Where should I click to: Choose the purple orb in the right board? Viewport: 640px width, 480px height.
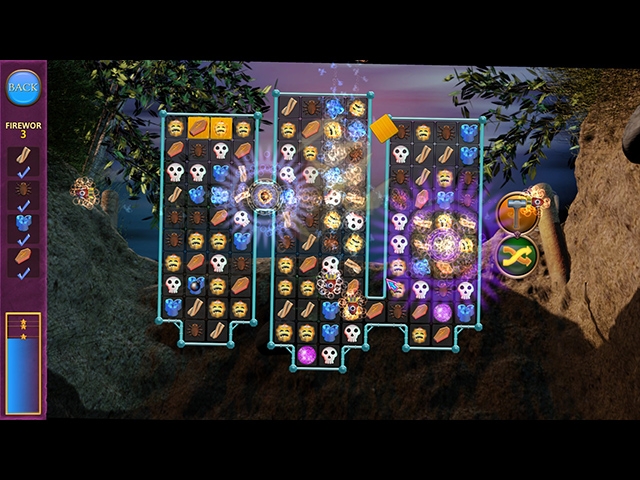coord(443,311)
